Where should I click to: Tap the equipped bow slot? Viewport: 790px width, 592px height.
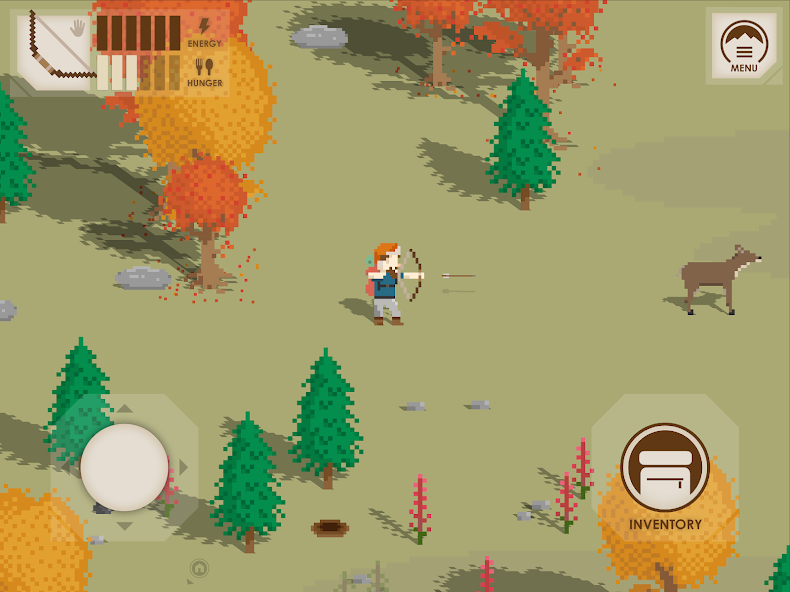coord(54,50)
